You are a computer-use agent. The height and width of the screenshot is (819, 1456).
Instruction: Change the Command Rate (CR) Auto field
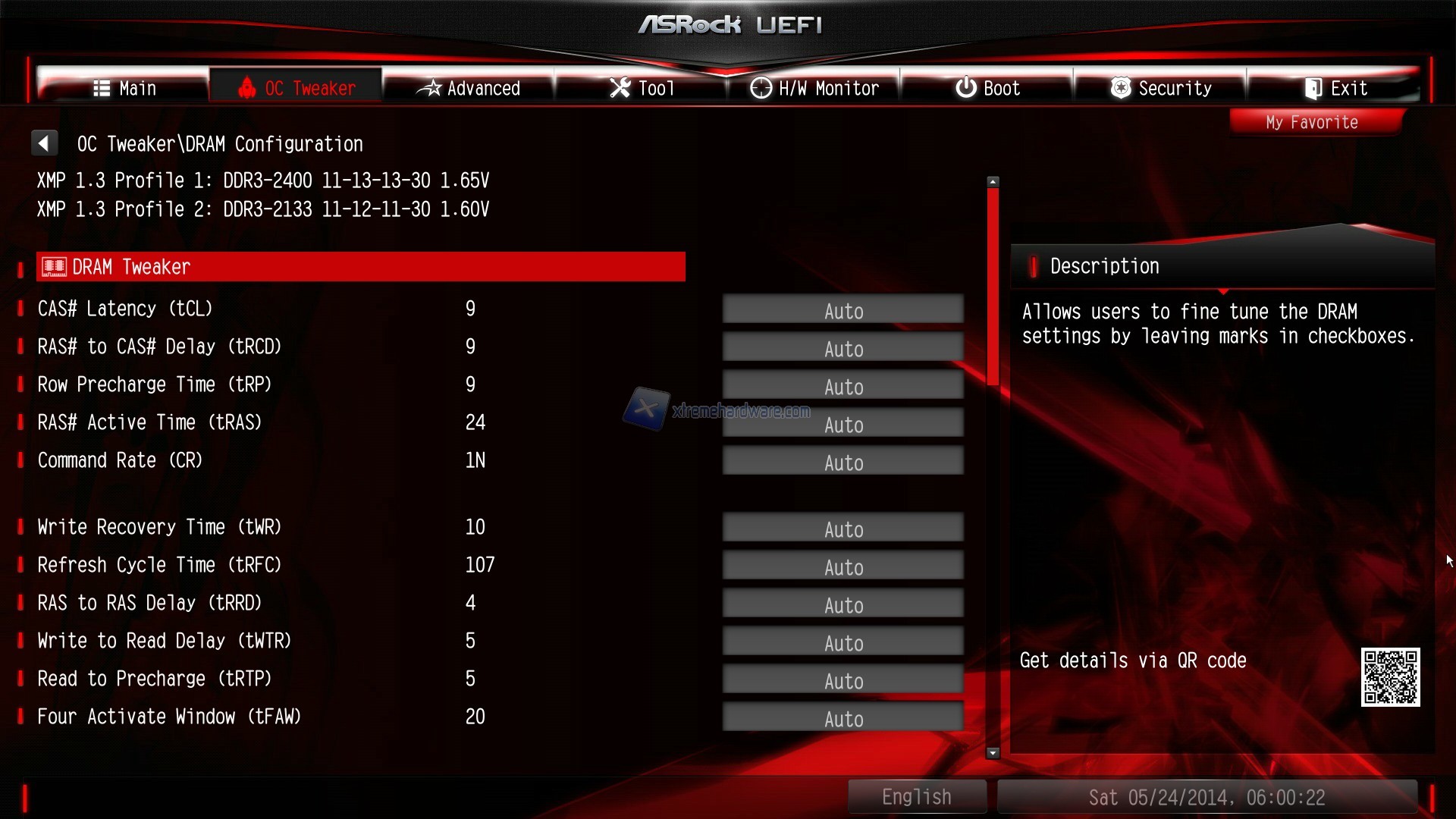[x=843, y=462]
